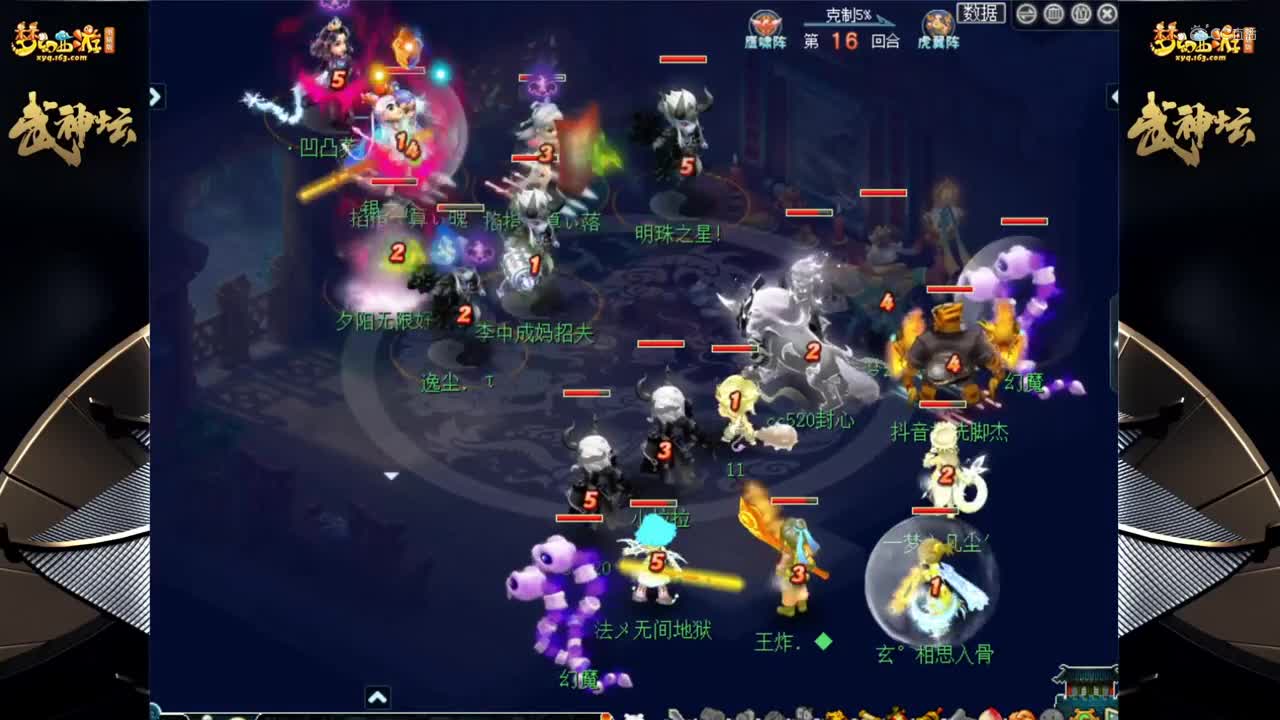This screenshot has width=1280, height=720.
Task: Open the 数据 data panel
Action: [981, 13]
